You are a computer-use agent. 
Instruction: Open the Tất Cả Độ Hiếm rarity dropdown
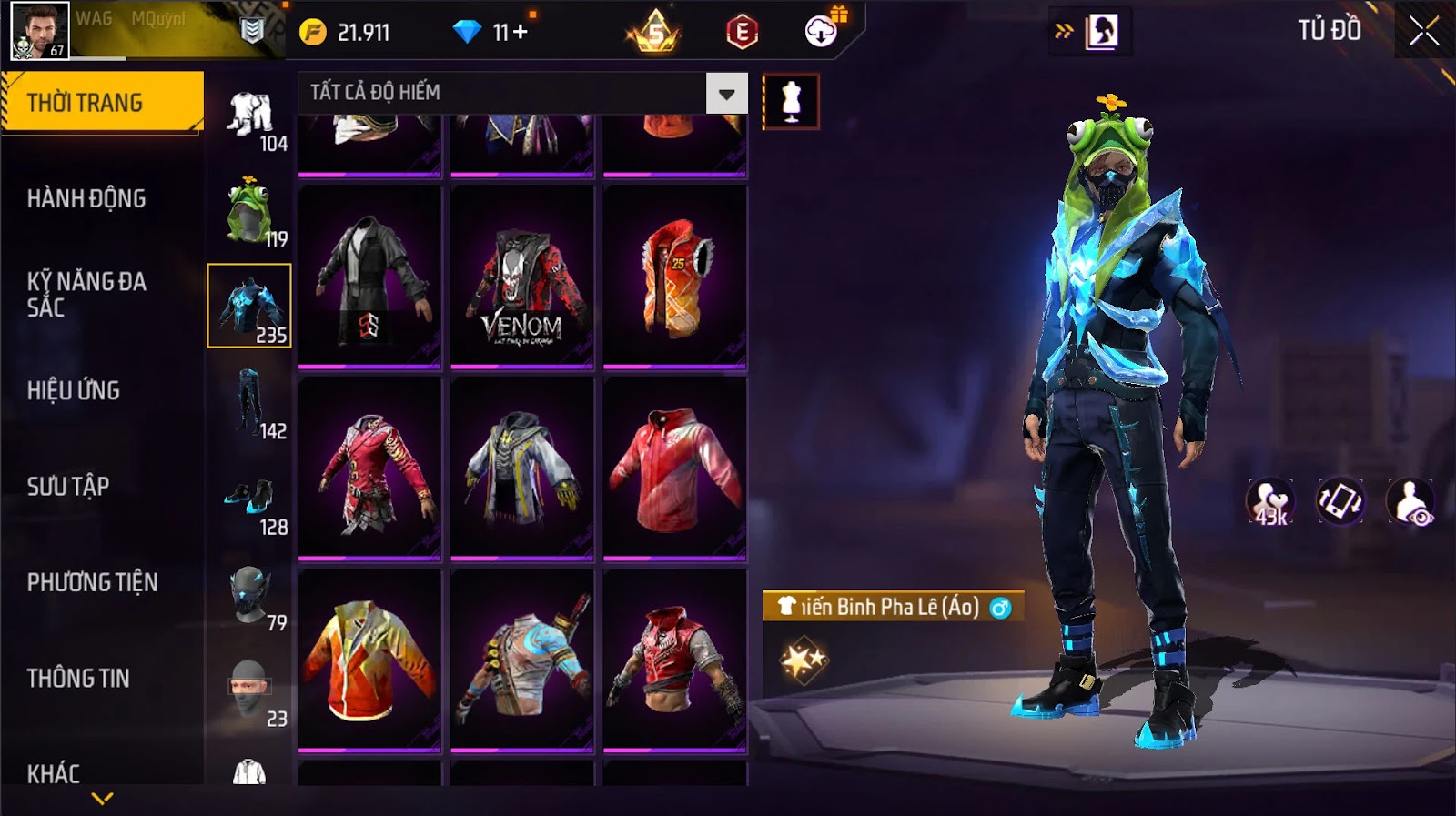(x=726, y=93)
